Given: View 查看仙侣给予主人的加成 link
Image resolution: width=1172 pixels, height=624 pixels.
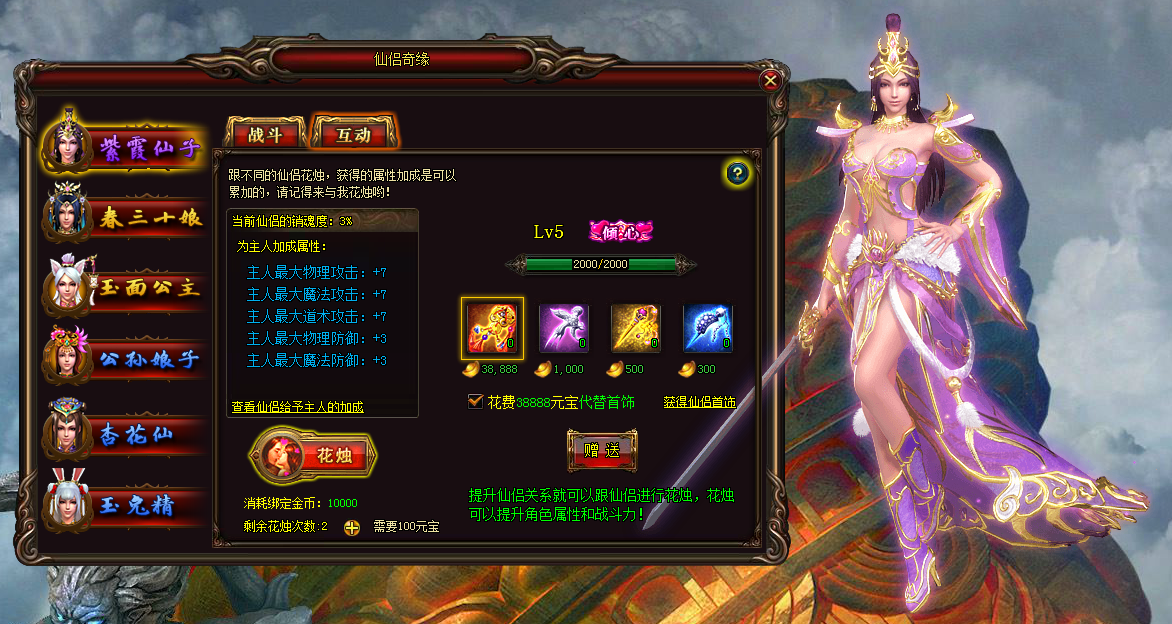Looking at the screenshot, I should 297,407.
